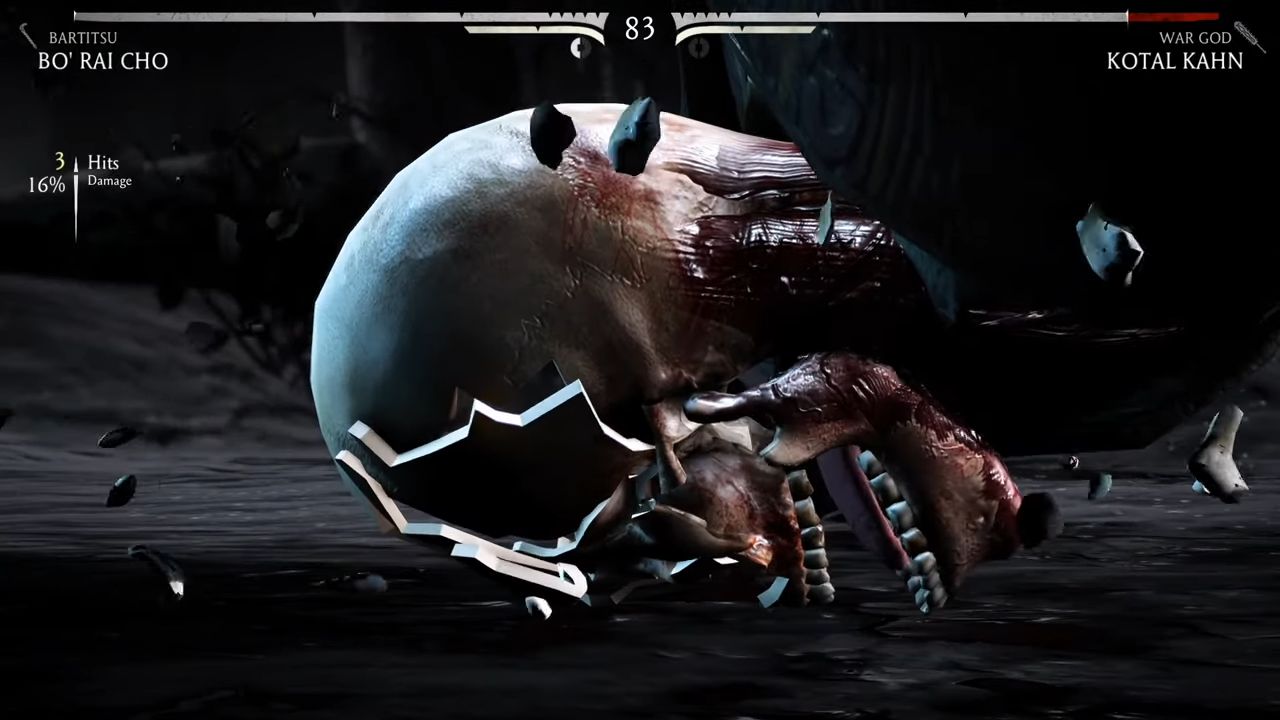Click the Damage percentage indicator
Image resolution: width=1280 pixels, height=720 pixels.
(109, 181)
